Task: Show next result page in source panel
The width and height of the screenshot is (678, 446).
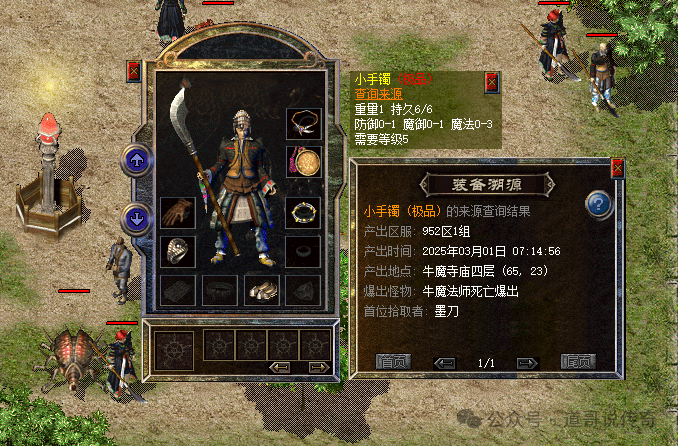Action: (x=527, y=362)
